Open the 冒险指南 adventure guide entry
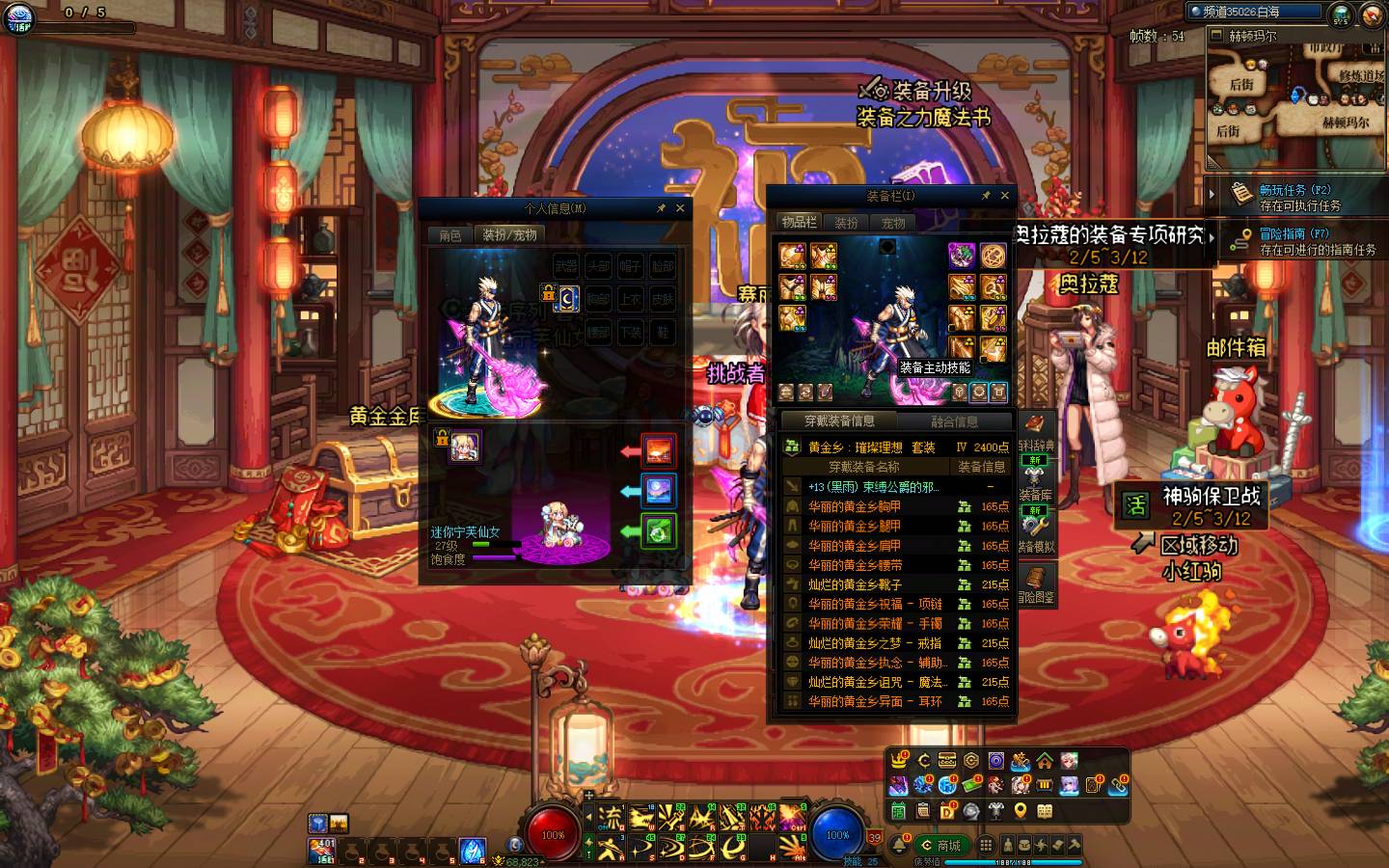Screen dimensions: 1389x868 point(1294,241)
